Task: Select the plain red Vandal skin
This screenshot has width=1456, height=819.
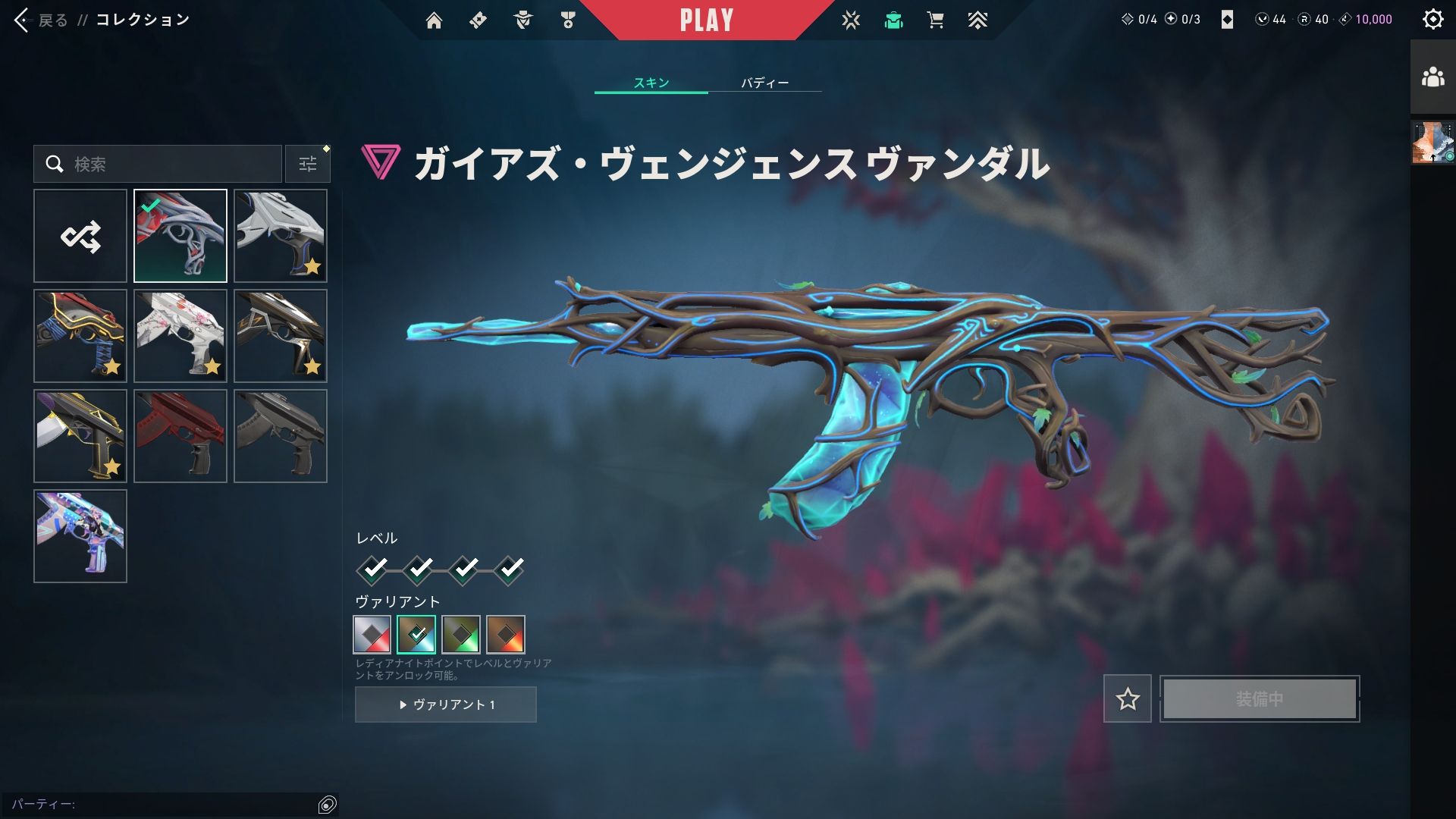Action: point(180,436)
